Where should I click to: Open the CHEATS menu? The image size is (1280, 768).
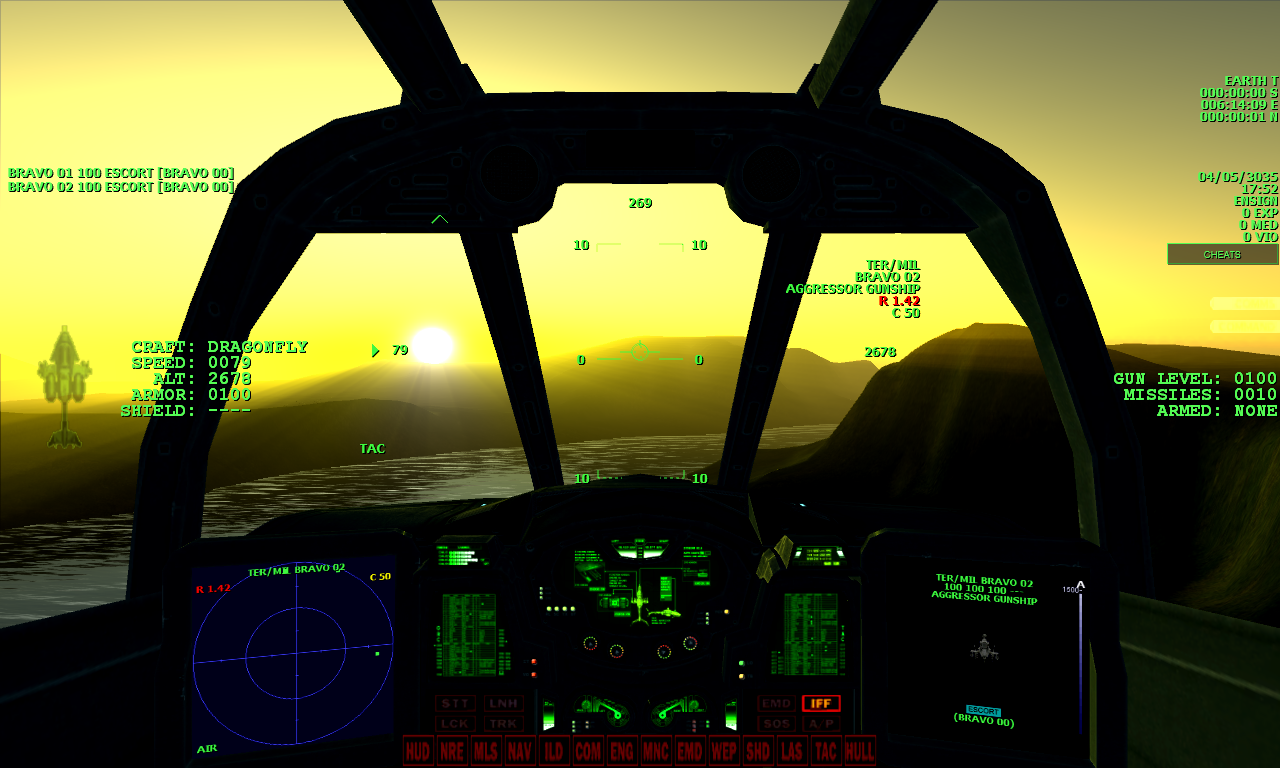click(x=1221, y=254)
